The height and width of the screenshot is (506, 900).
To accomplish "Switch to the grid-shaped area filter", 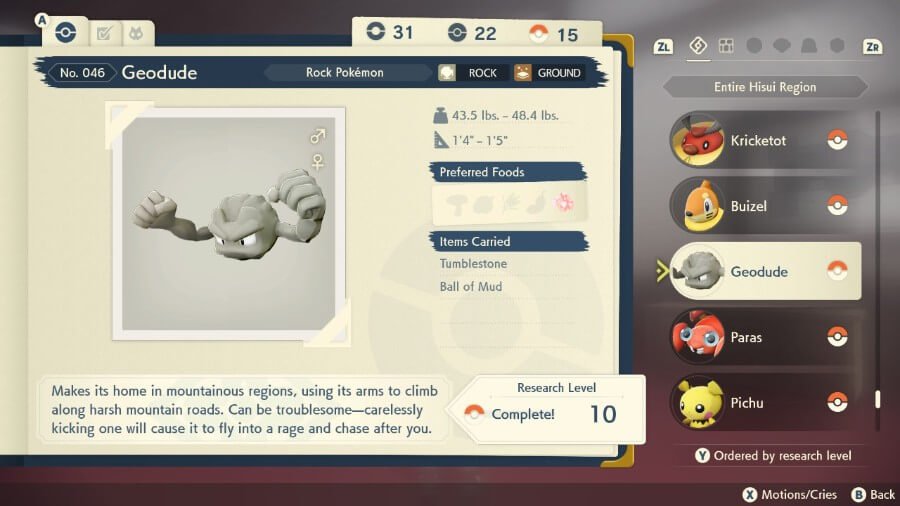I will 726,46.
